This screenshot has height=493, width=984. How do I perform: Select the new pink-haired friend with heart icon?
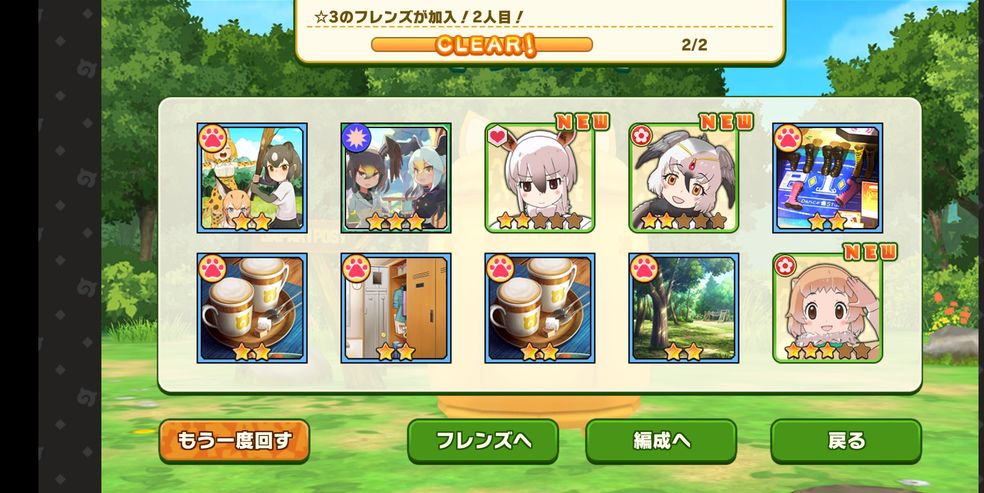[x=540, y=178]
